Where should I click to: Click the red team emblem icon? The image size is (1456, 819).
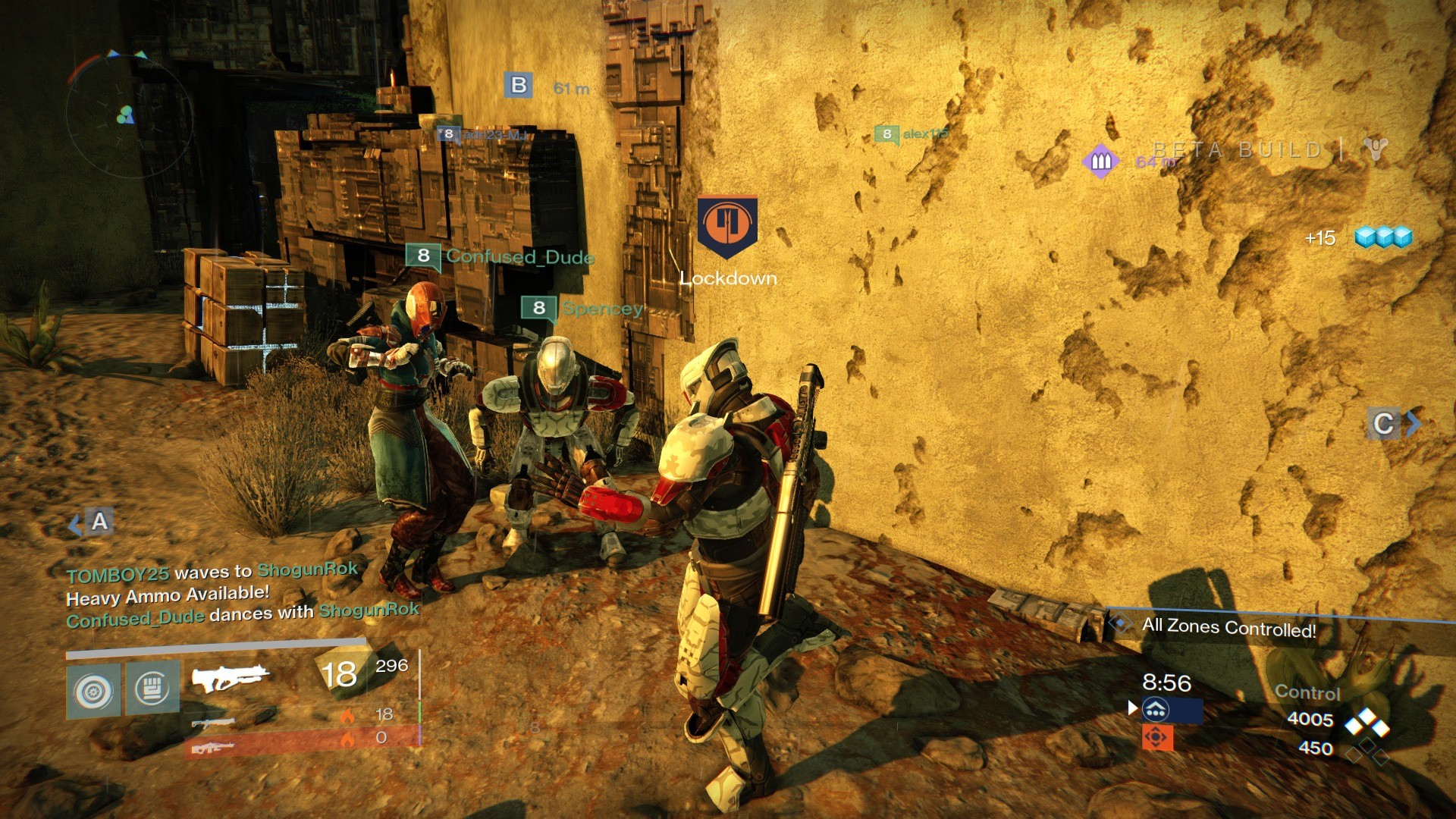point(1157,737)
